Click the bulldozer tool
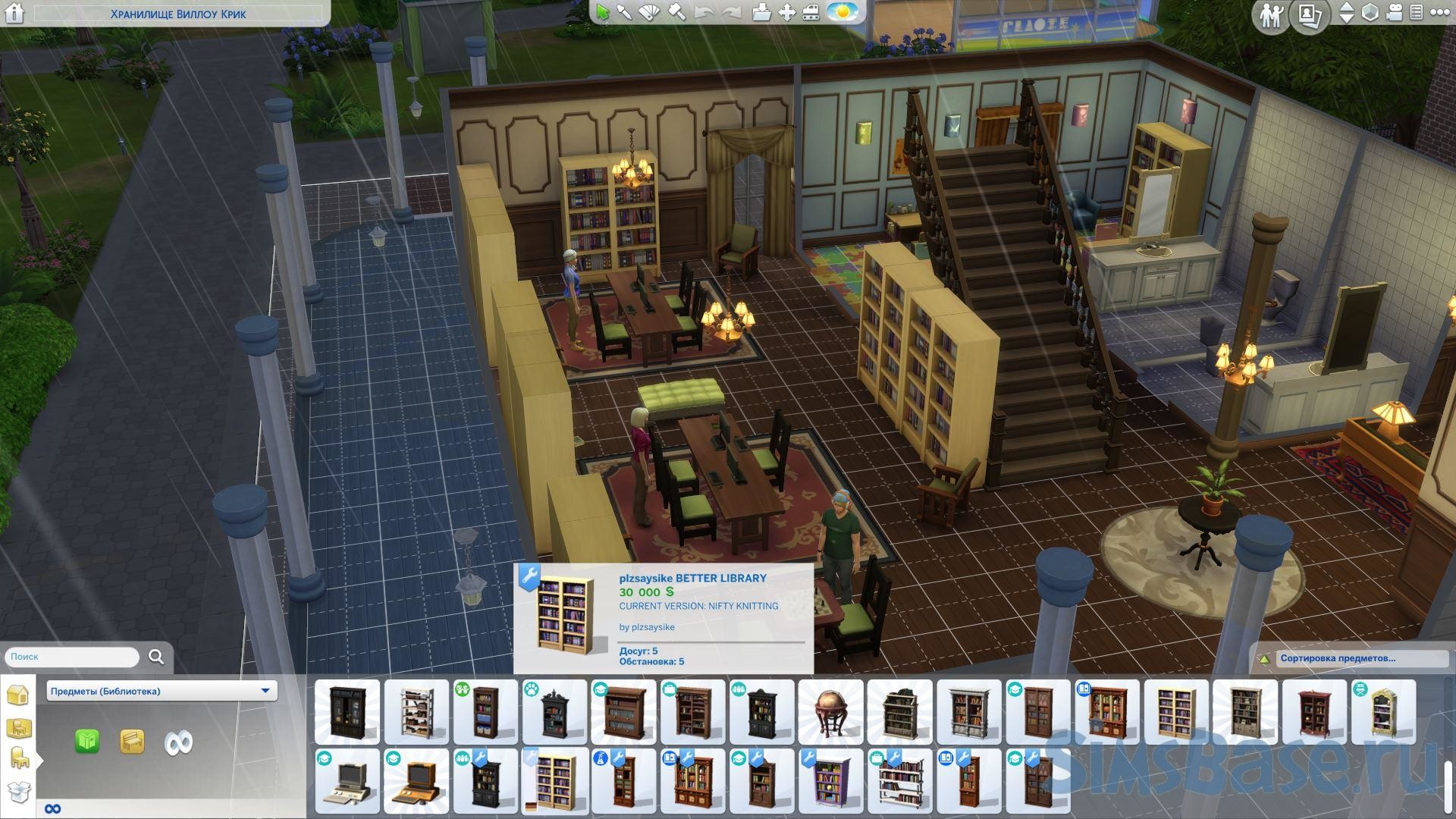The image size is (1456, 819). pyautogui.click(x=811, y=13)
